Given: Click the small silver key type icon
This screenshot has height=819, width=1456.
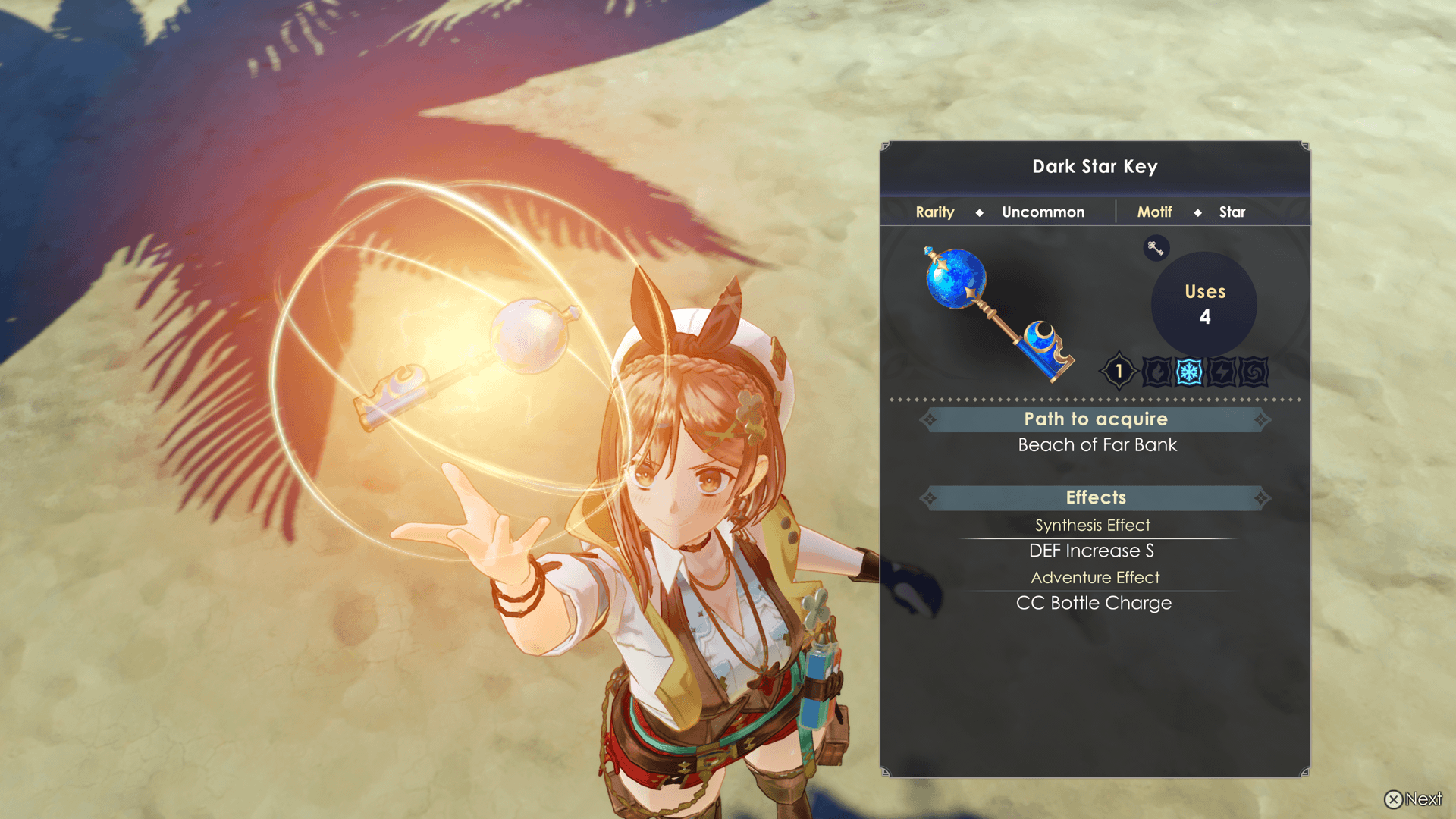Looking at the screenshot, I should [1156, 248].
